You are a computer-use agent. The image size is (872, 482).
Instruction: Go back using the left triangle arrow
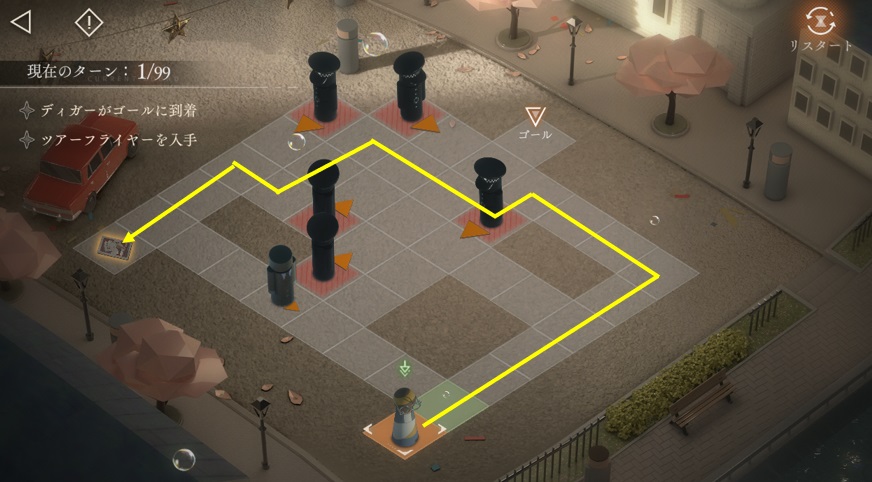pyautogui.click(x=21, y=21)
